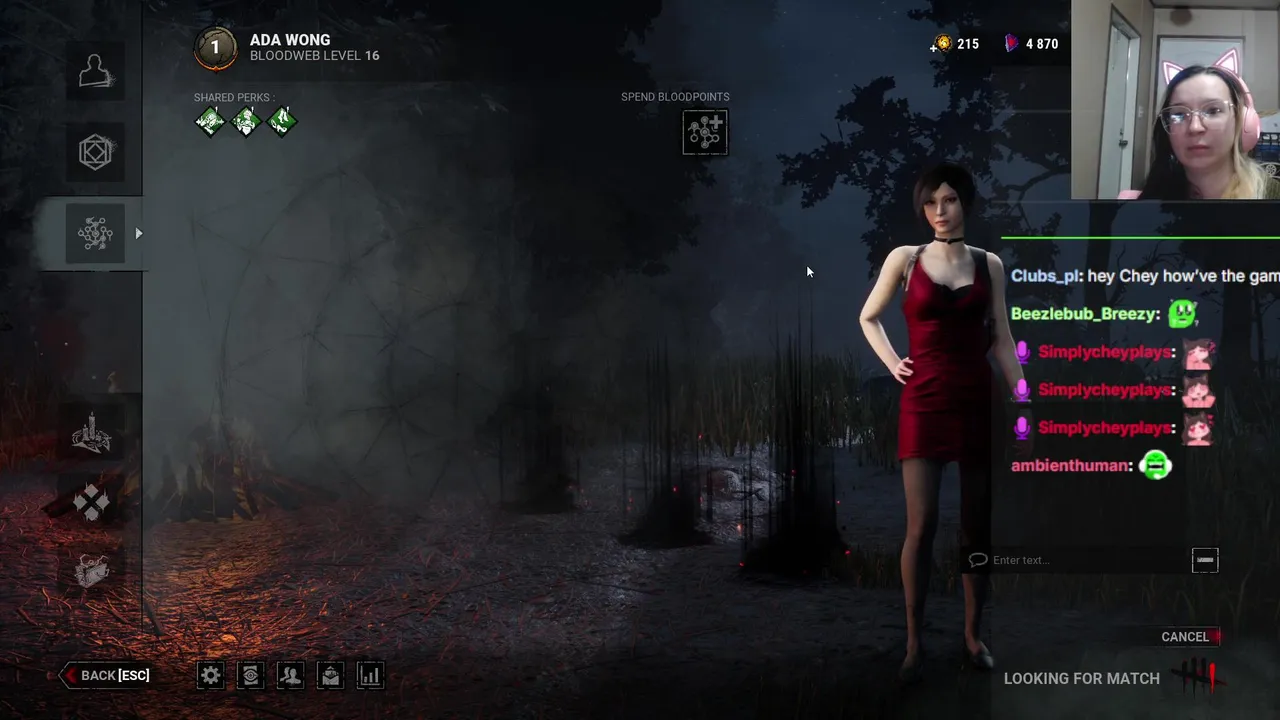Go back with the Back button
The height and width of the screenshot is (720, 1280).
(106, 676)
